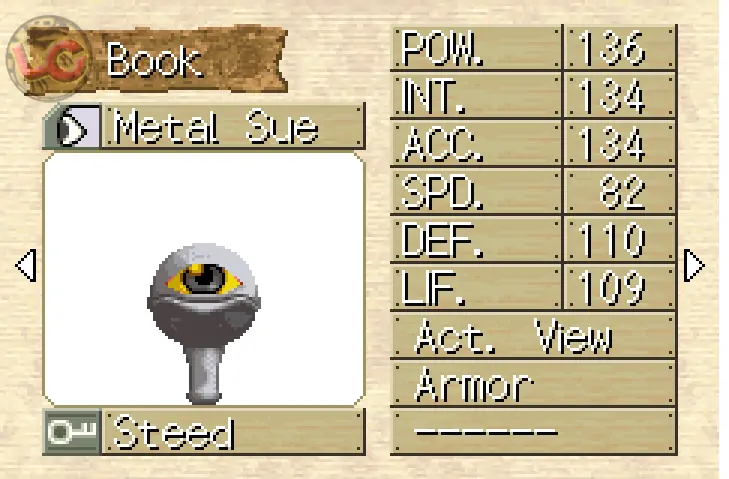Image resolution: width=729 pixels, height=479 pixels.
Task: Go to the previous monster with left arrow
Action: 25,266
